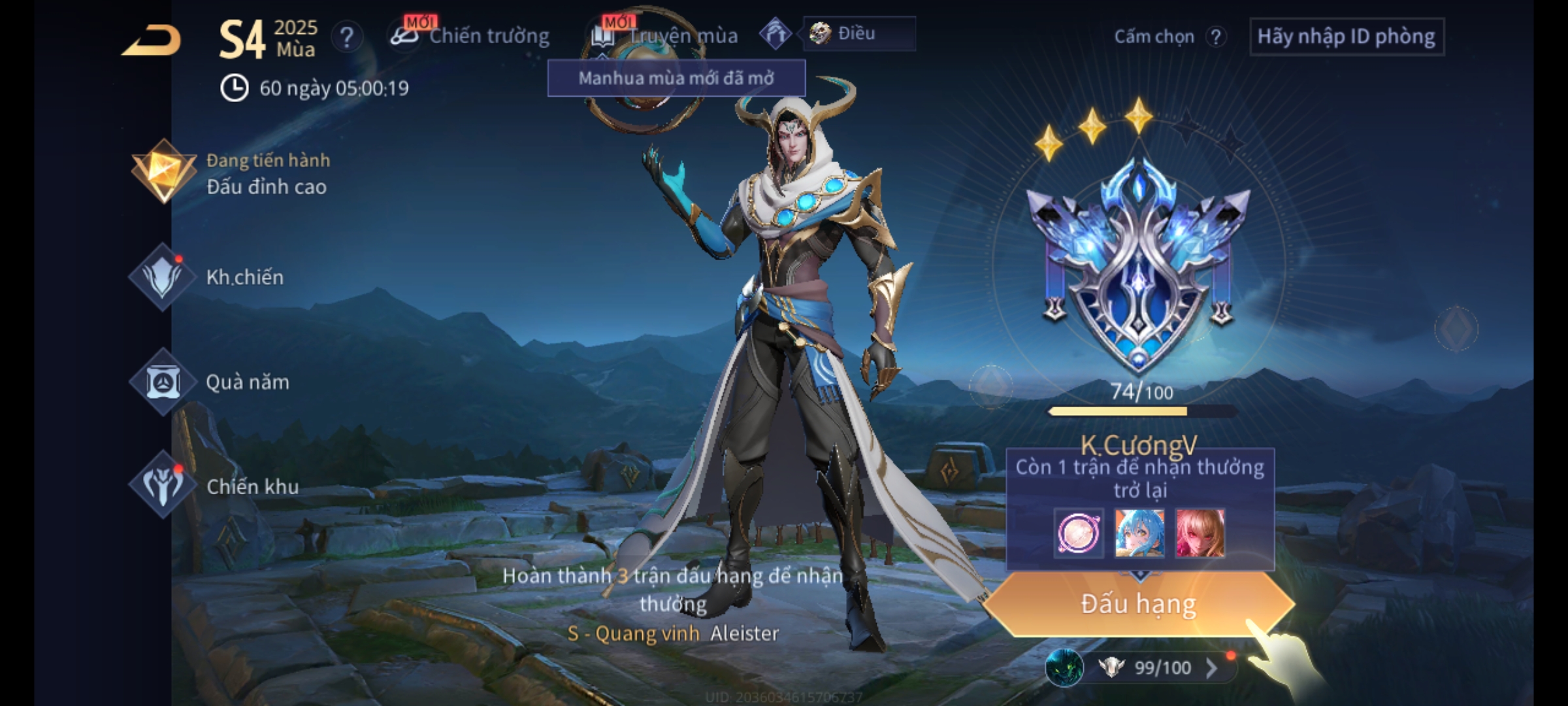Open the season S4 help question mark
The image size is (1568, 706).
(347, 37)
